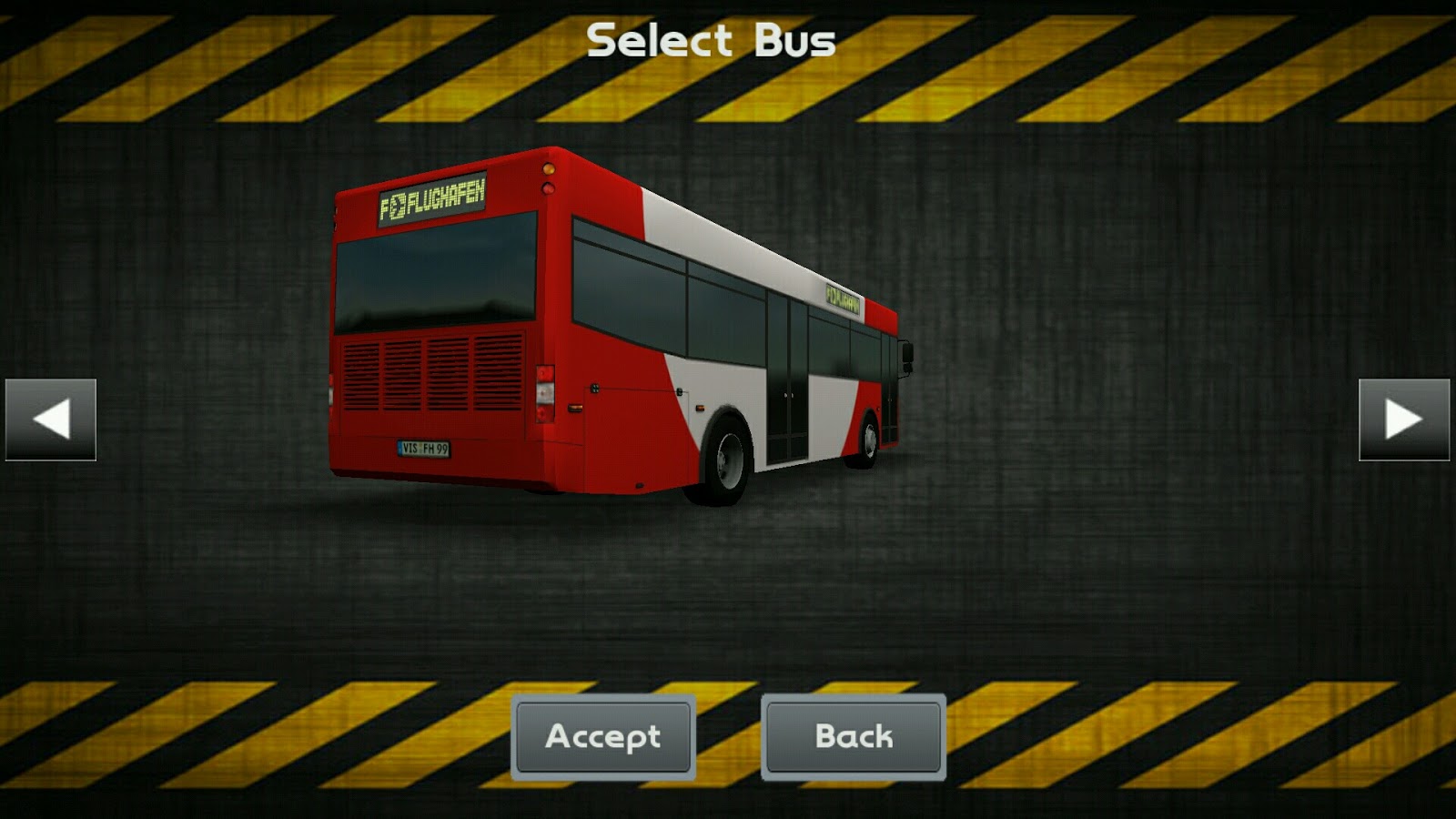
Task: Click the VIS FH 99 license plate
Action: click(425, 447)
